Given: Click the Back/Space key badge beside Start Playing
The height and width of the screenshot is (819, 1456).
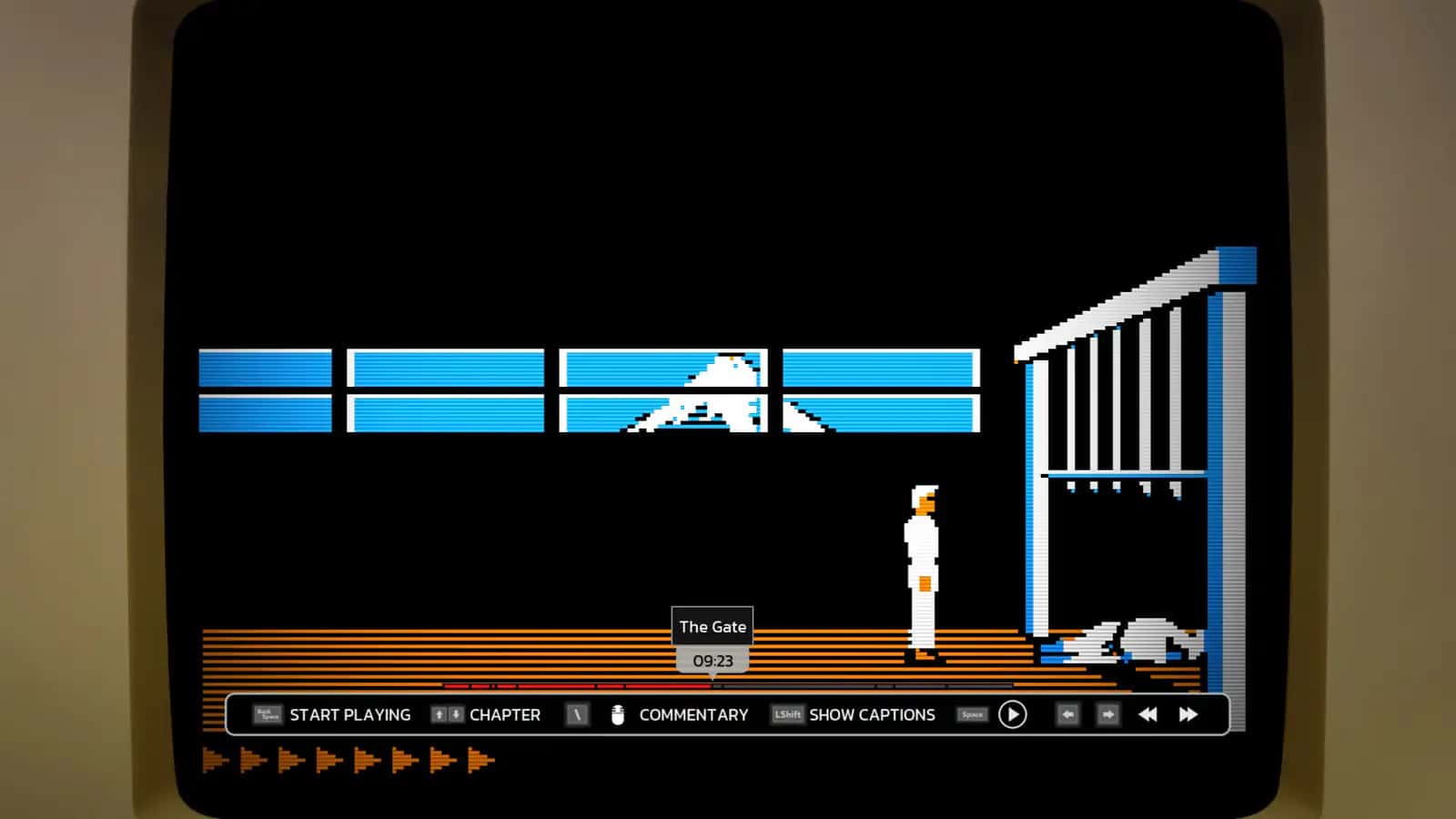Looking at the screenshot, I should pyautogui.click(x=267, y=715).
